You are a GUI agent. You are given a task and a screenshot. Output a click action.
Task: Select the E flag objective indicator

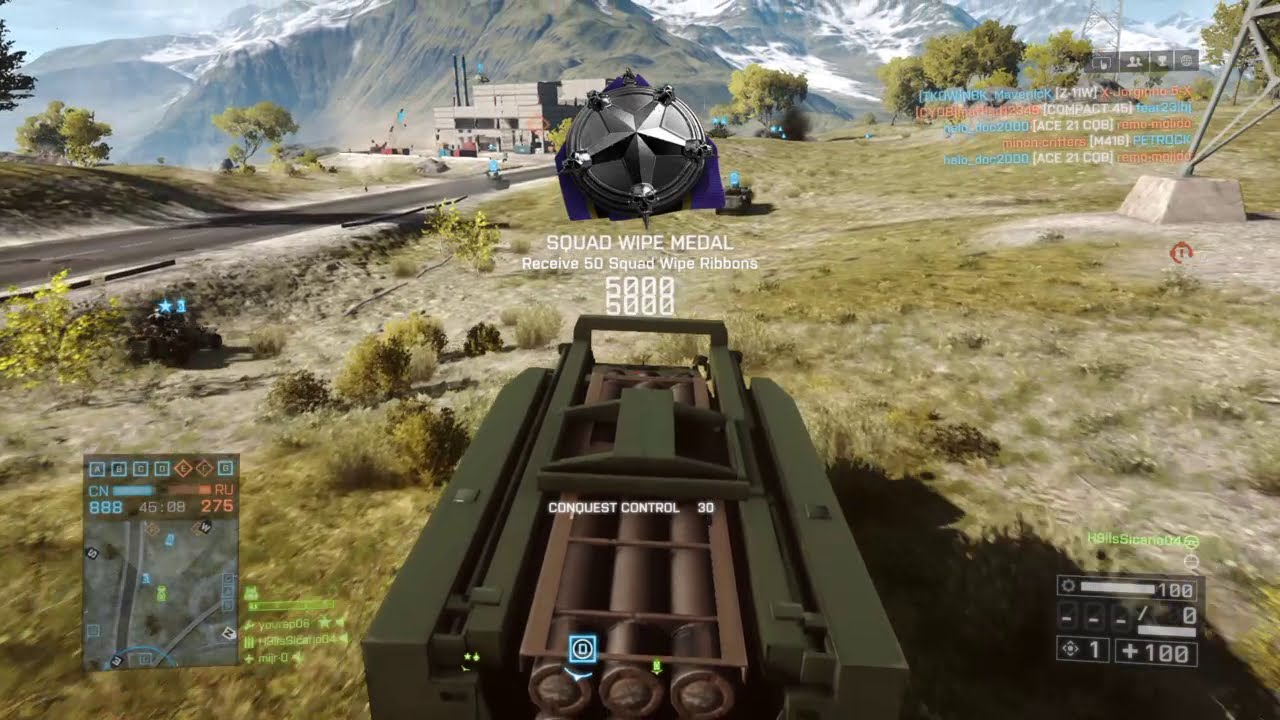click(182, 468)
